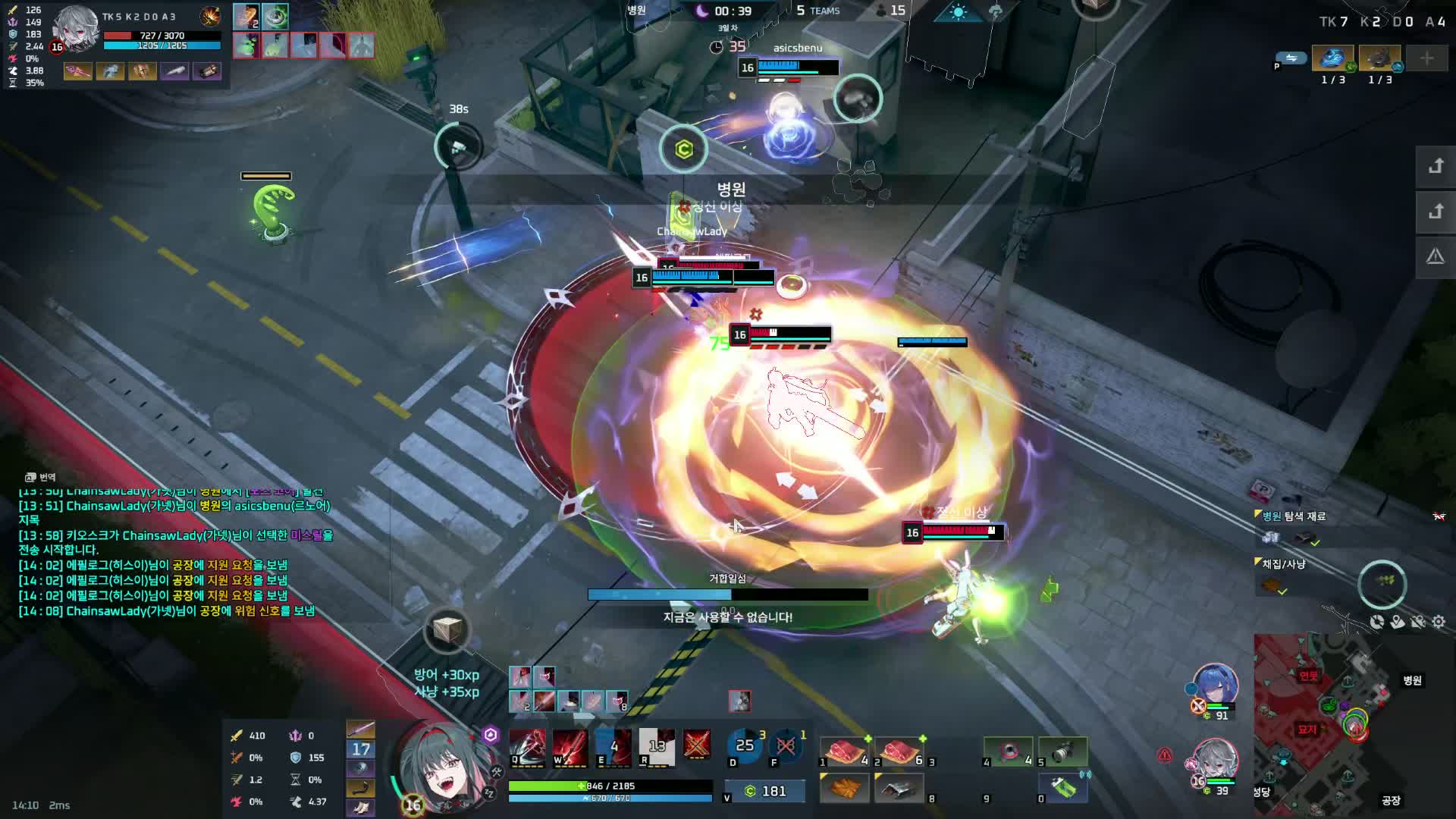Click the spectated player's portrait in the top-left
The width and height of the screenshot is (1456, 819).
75,28
